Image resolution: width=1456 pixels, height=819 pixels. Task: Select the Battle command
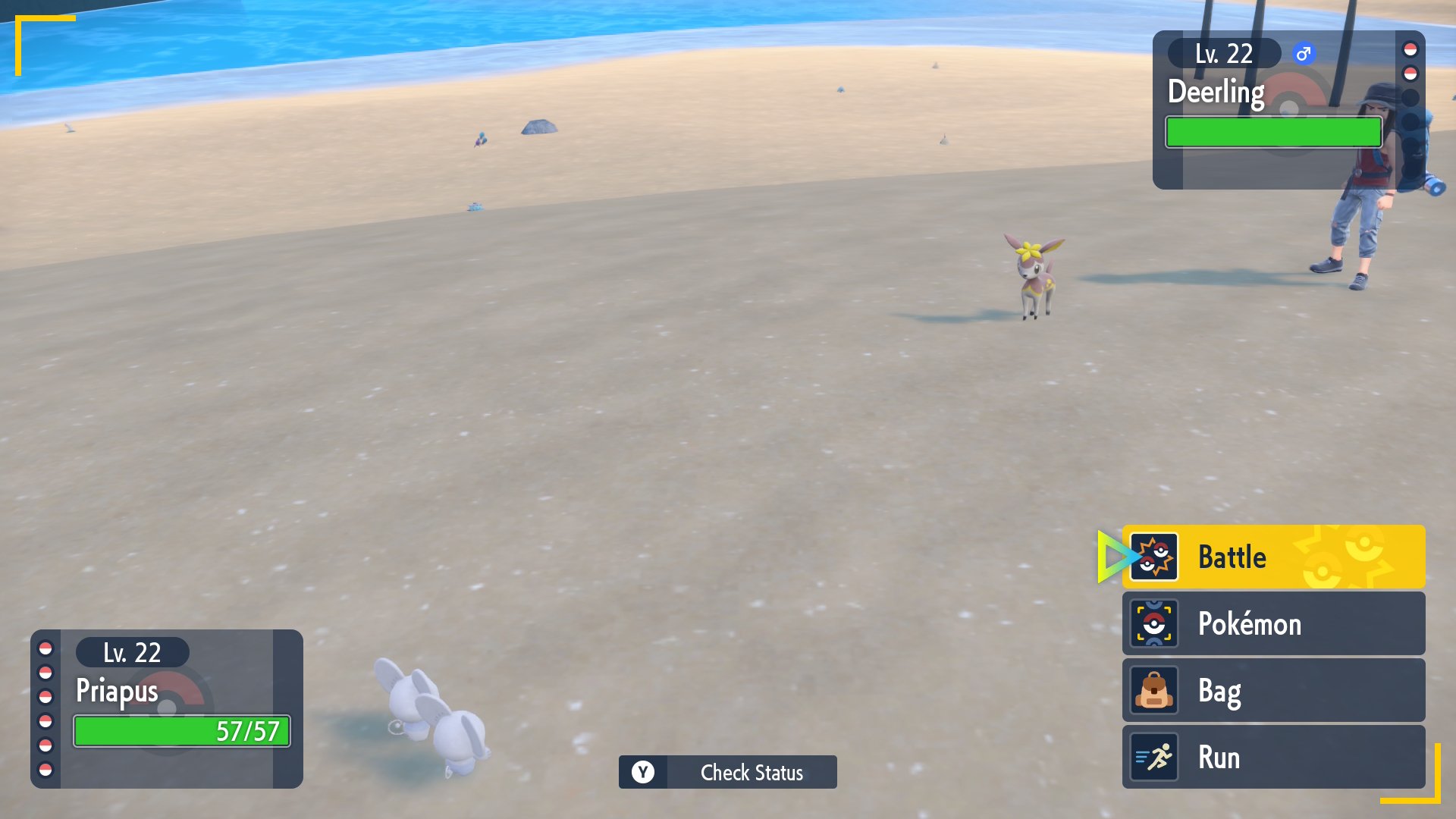[x=1272, y=557]
